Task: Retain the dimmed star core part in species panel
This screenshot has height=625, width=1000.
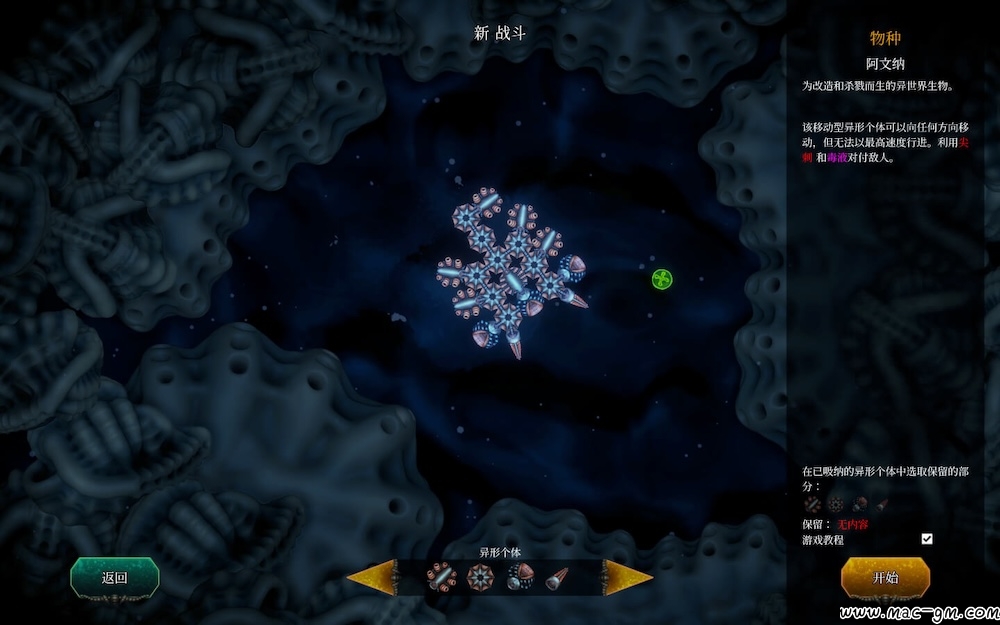Action: [x=836, y=505]
